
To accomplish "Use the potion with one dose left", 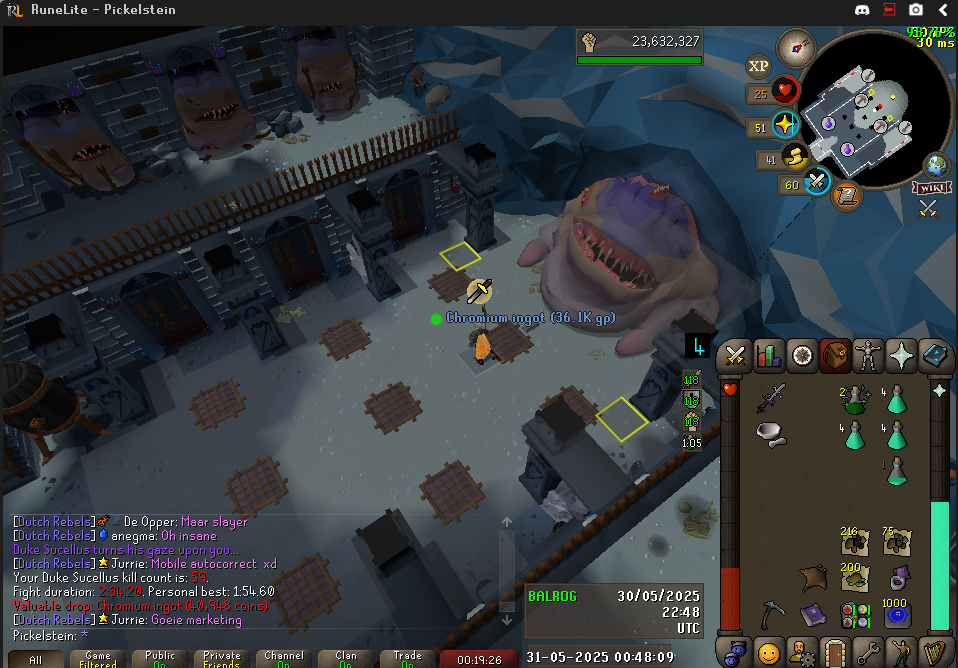I will (x=895, y=470).
